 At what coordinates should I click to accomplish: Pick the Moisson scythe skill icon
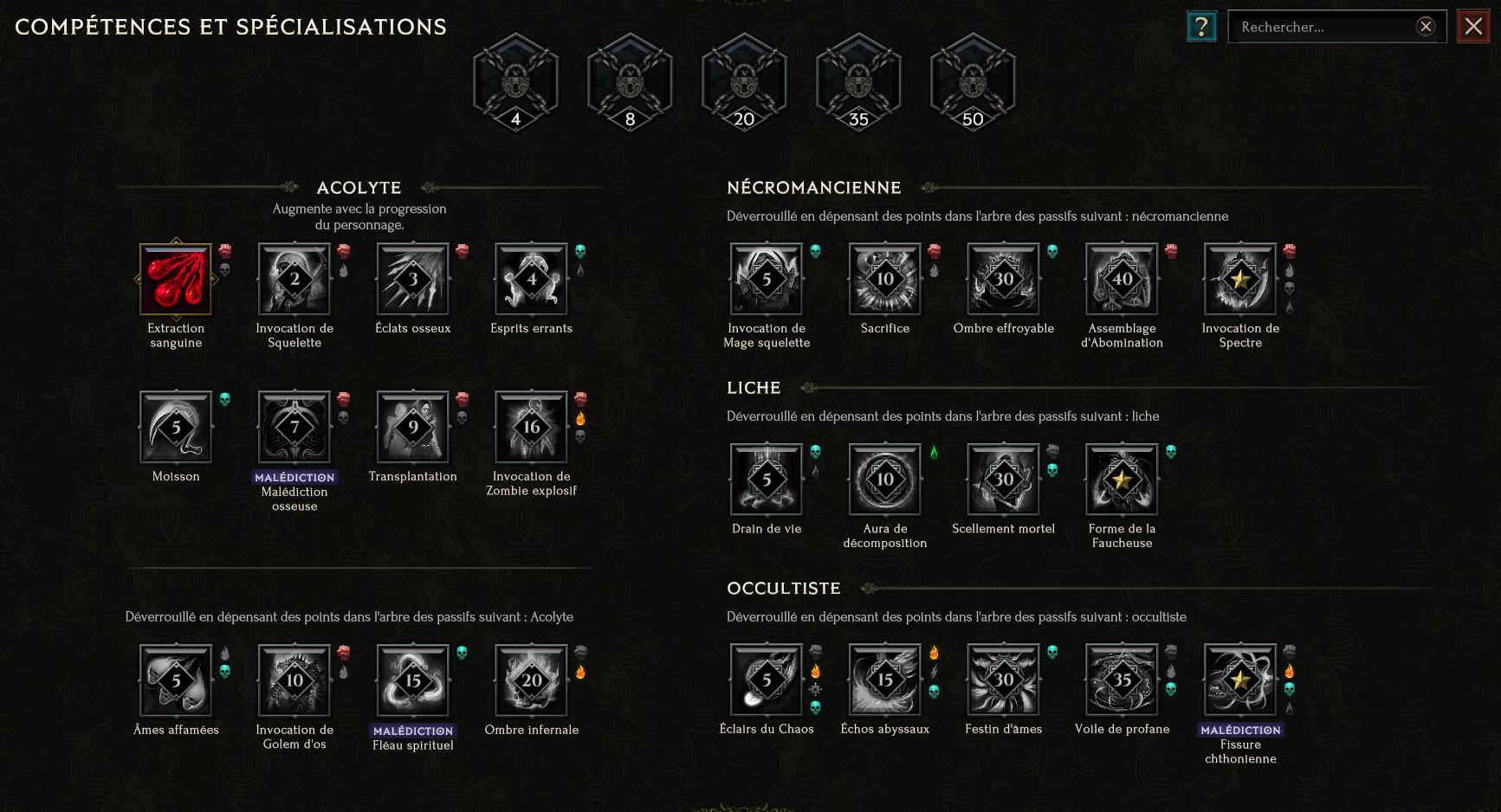(x=176, y=427)
